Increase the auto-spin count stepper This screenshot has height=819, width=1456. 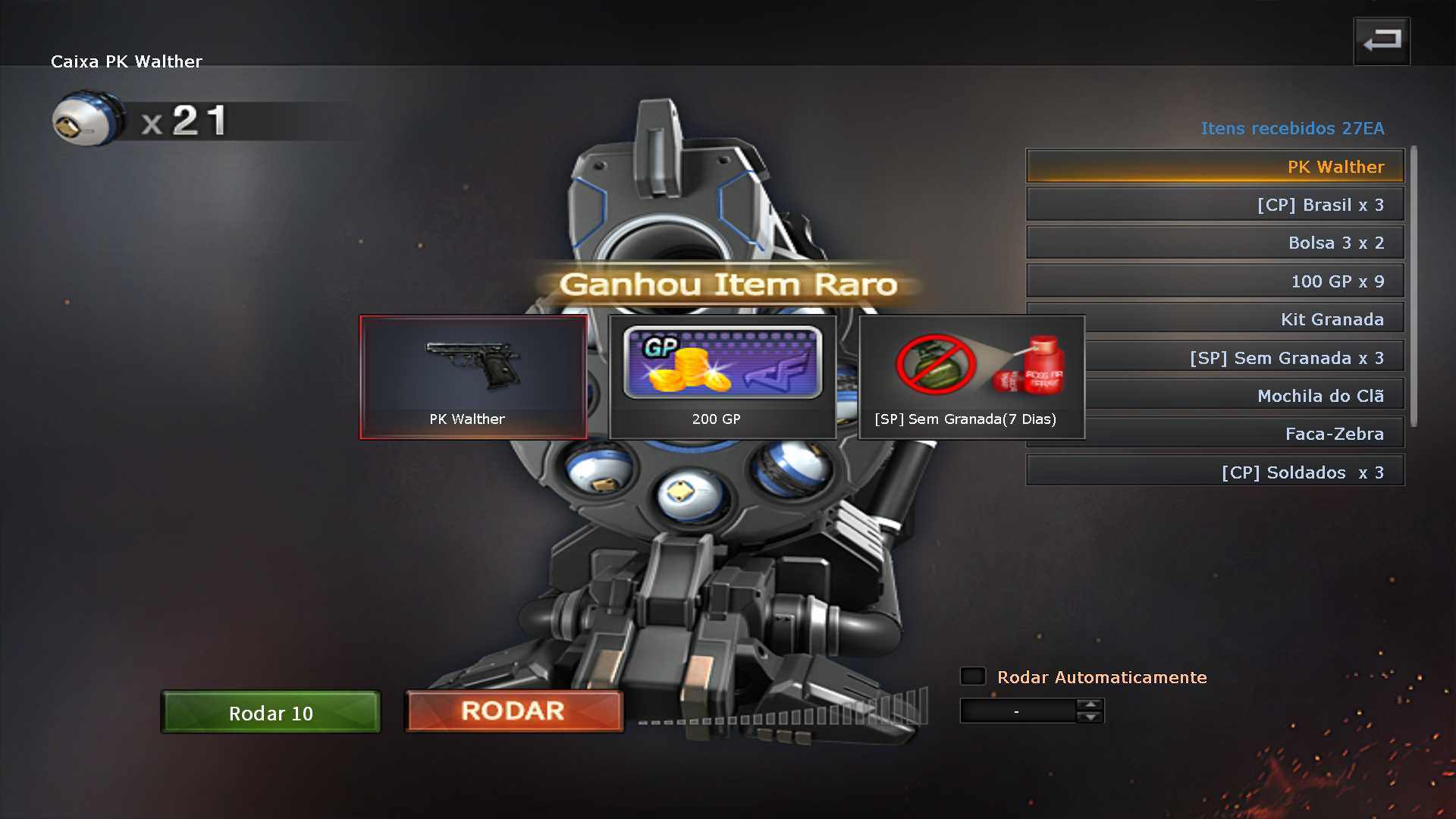tap(1090, 705)
